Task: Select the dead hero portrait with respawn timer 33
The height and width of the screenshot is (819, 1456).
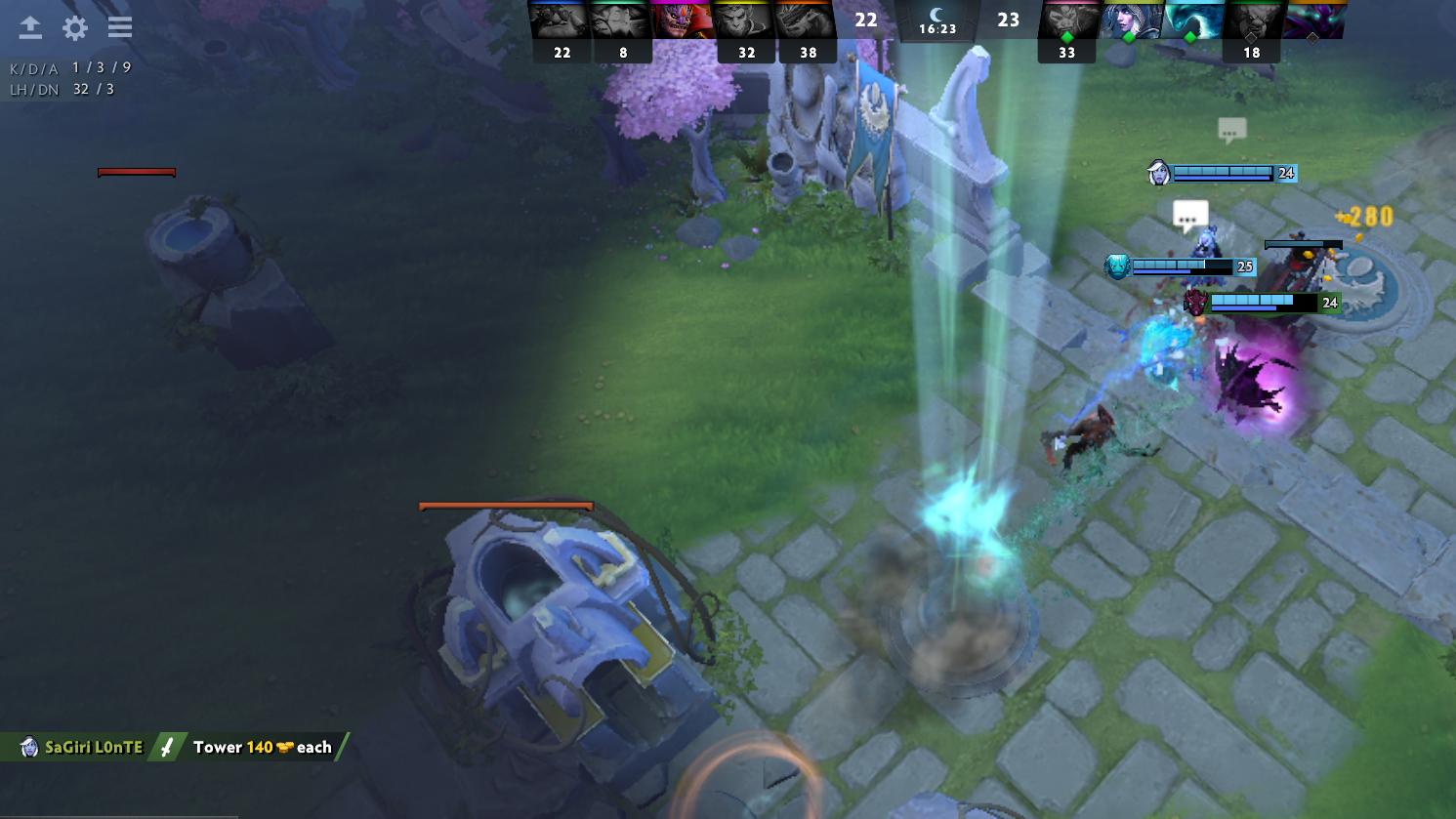Action: tap(1068, 20)
